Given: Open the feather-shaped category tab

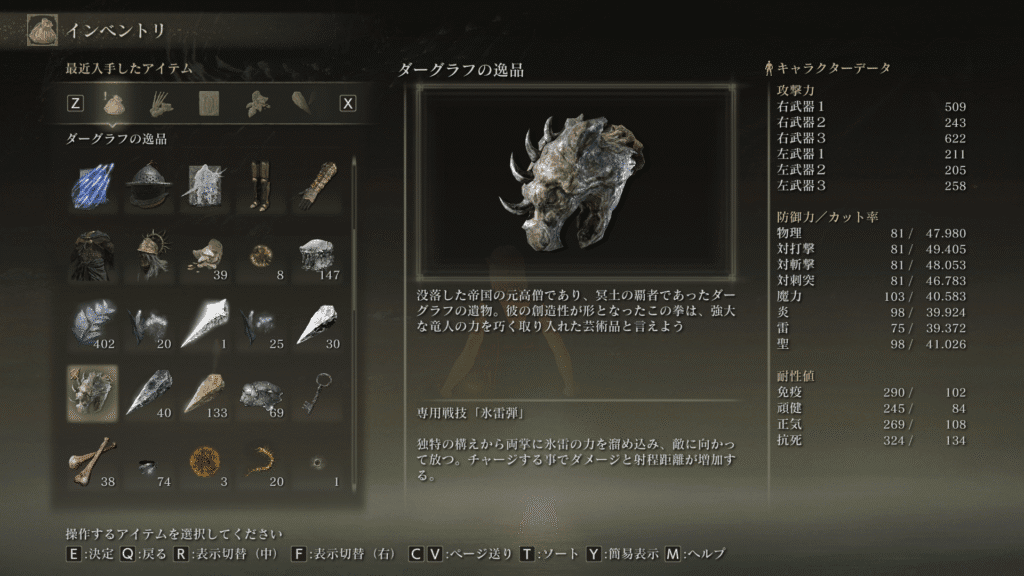Looking at the screenshot, I should coord(303,102).
